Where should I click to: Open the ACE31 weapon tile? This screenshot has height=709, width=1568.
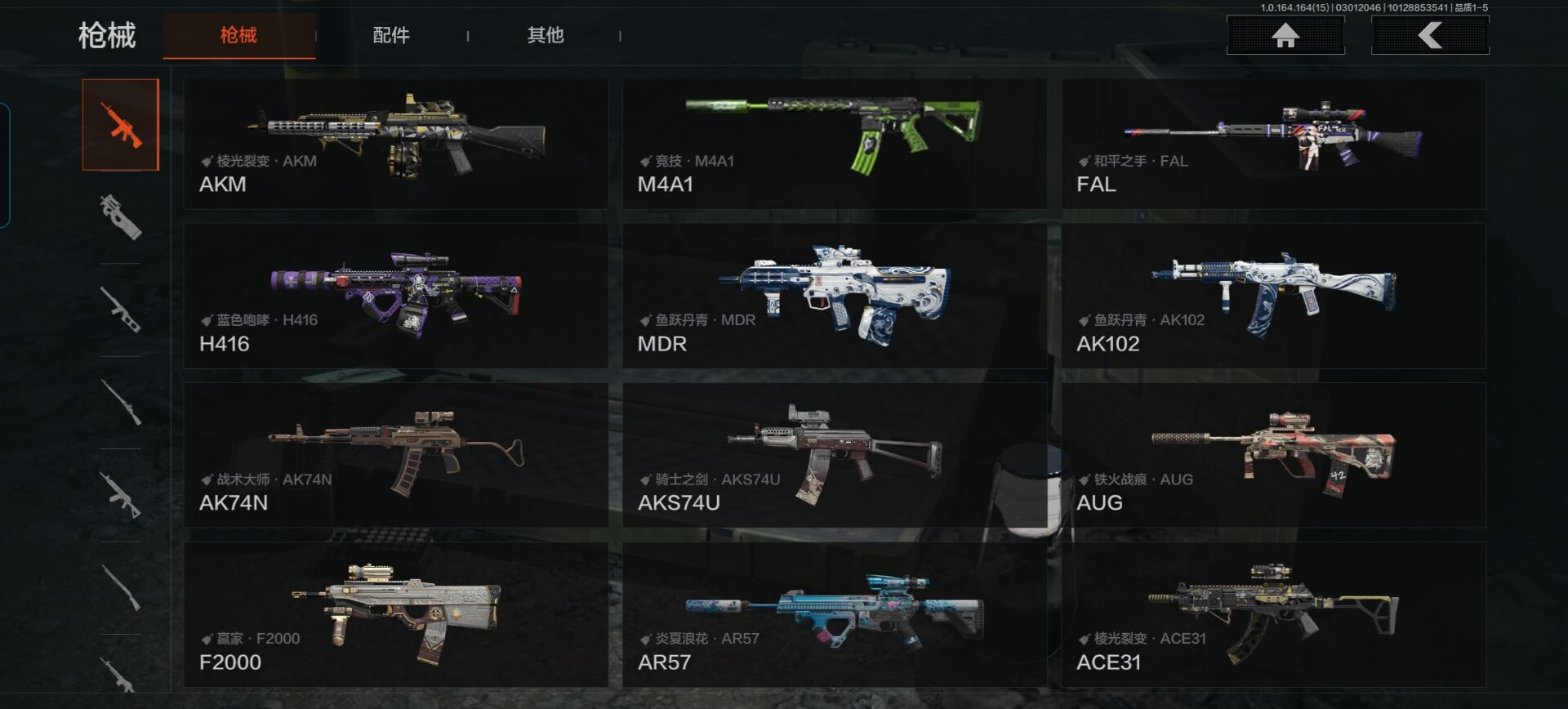pos(1273,614)
